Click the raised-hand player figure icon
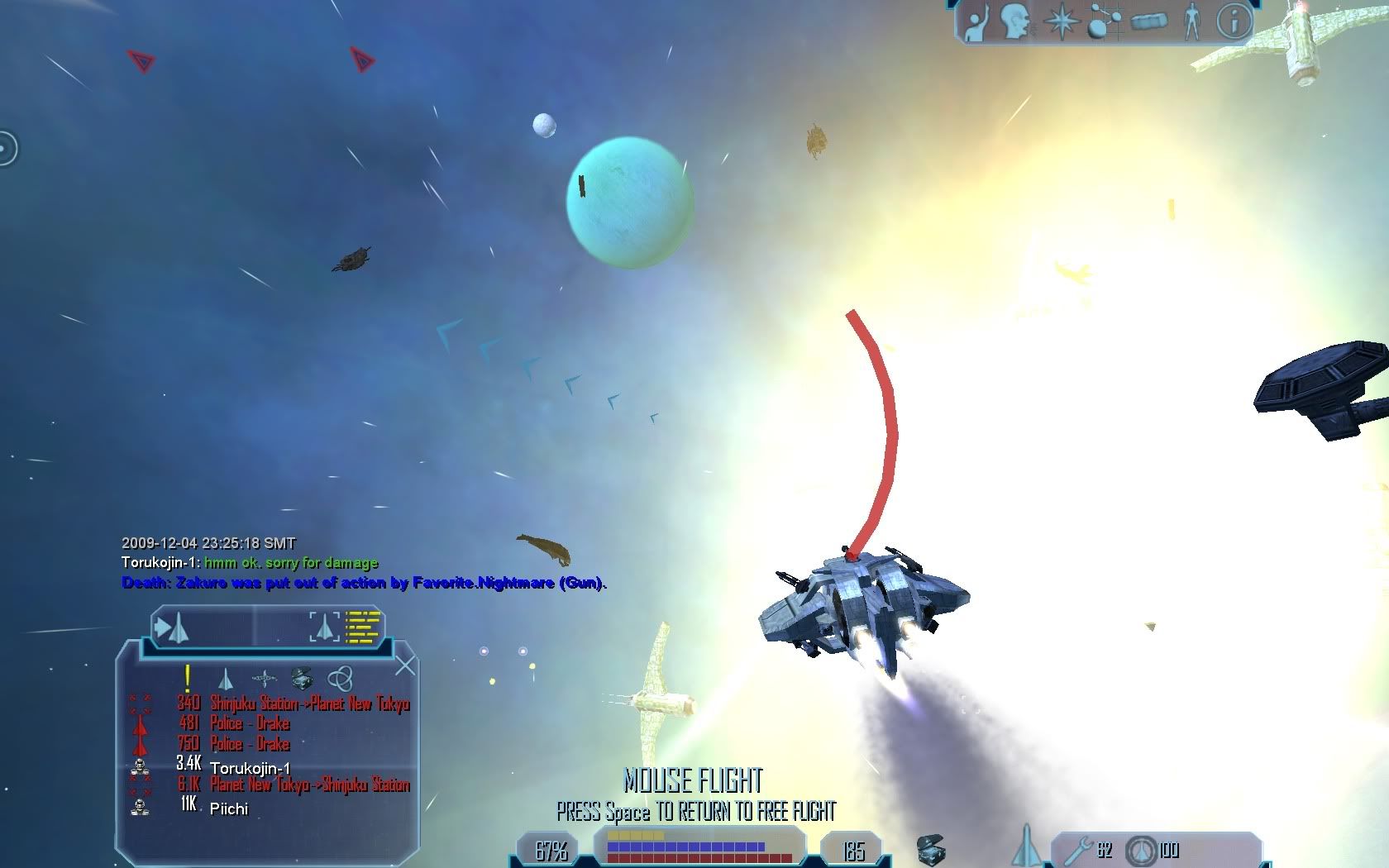1389x868 pixels. point(978,21)
